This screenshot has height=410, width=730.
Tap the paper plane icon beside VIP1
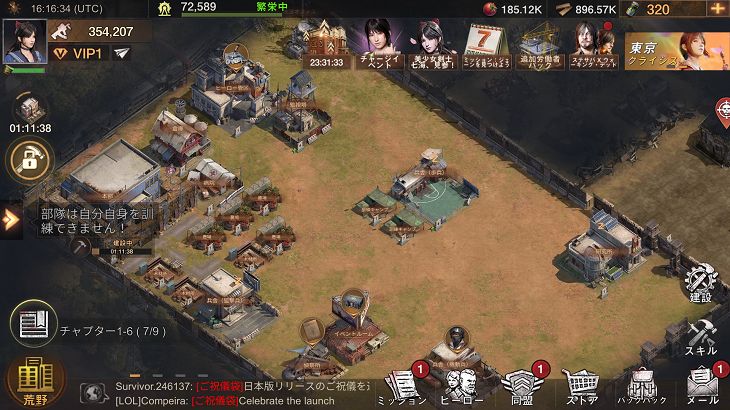pyautogui.click(x=122, y=53)
